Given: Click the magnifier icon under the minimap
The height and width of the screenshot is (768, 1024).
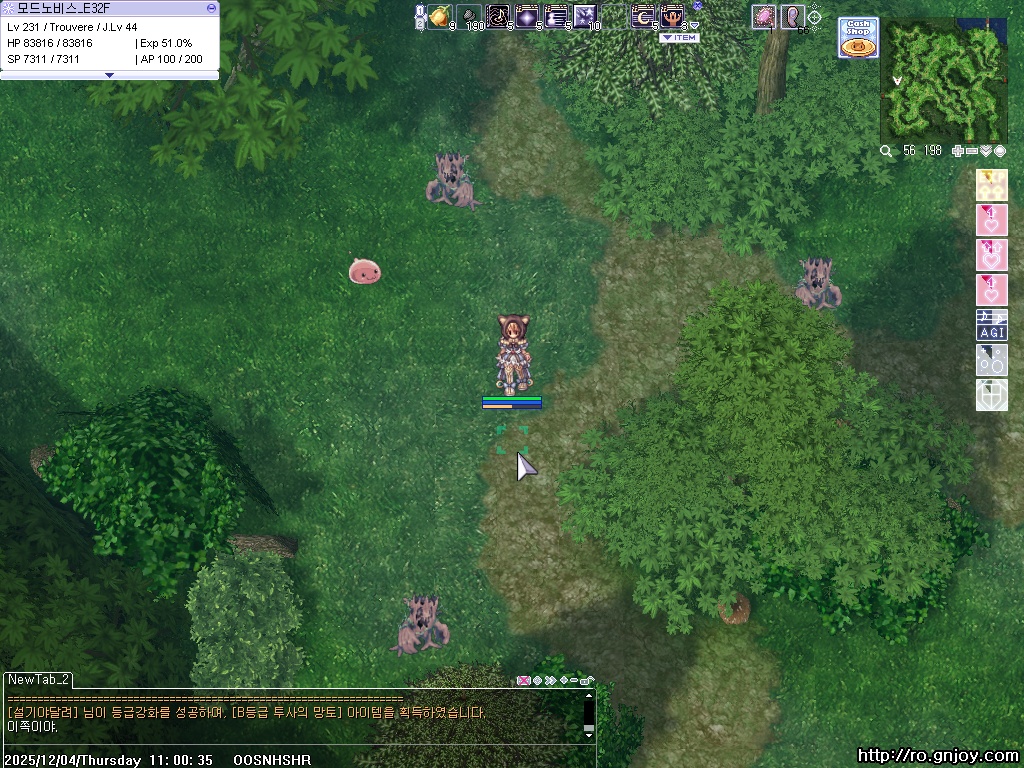Looking at the screenshot, I should point(886,151).
